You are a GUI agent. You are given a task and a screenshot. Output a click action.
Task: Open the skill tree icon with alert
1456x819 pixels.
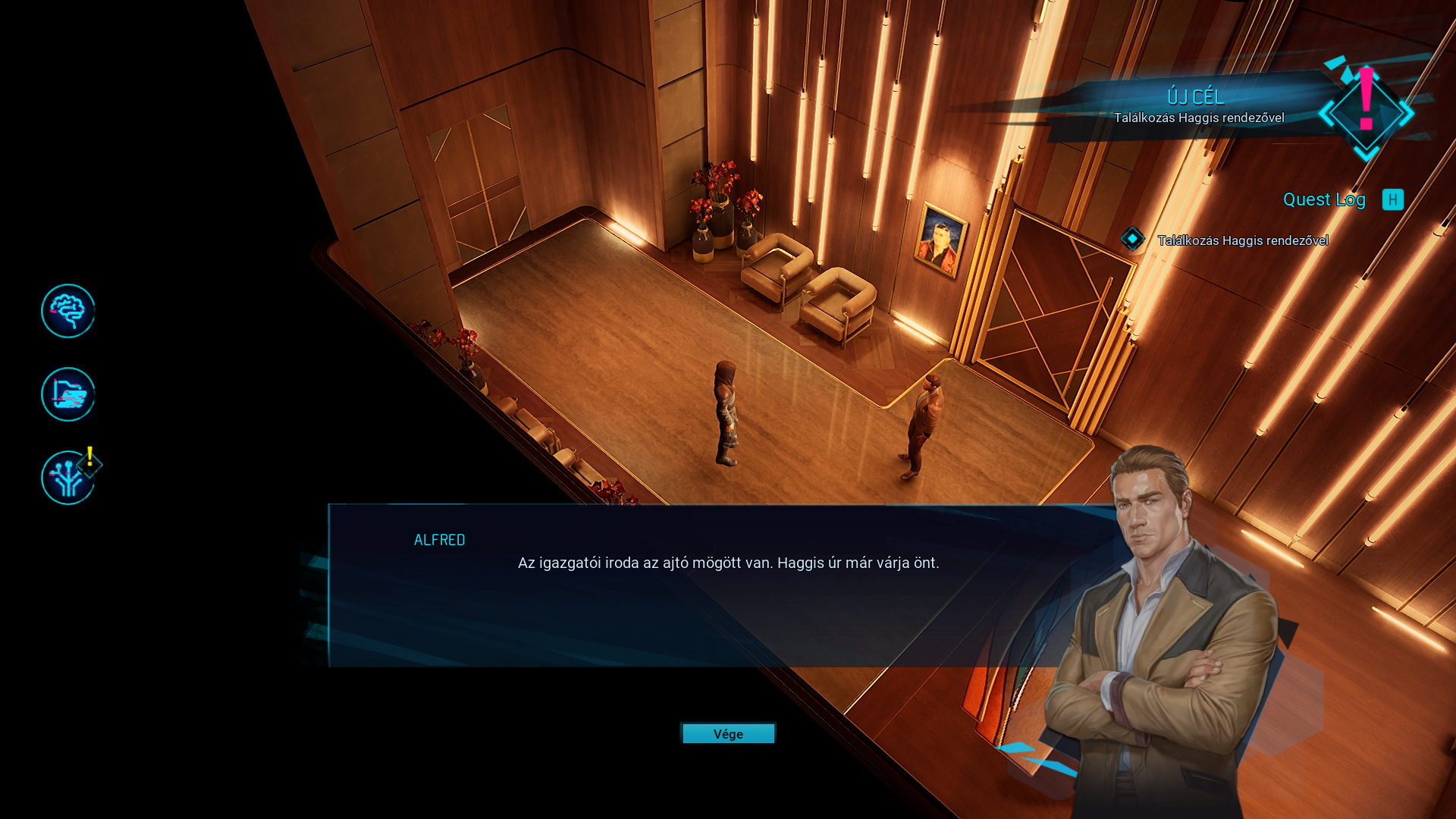[x=68, y=478]
